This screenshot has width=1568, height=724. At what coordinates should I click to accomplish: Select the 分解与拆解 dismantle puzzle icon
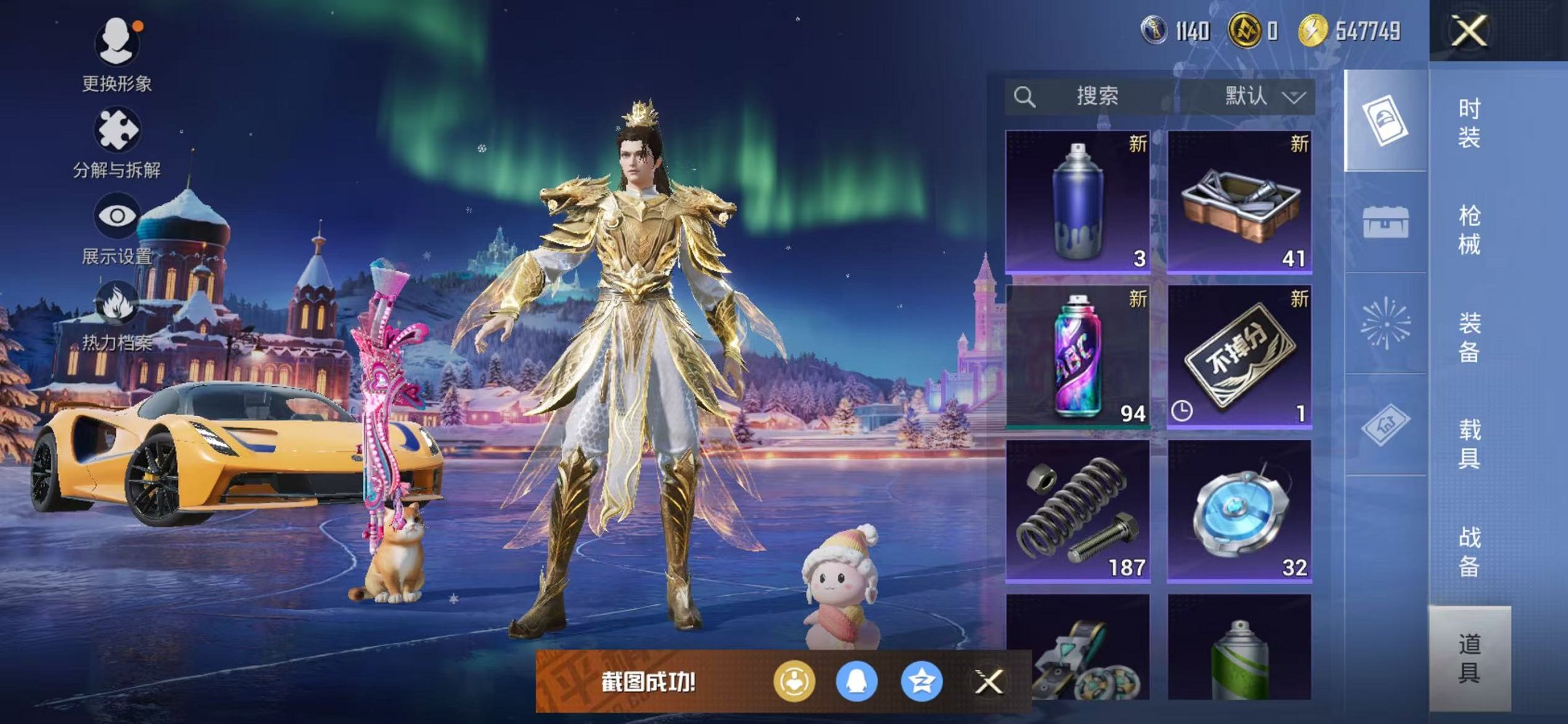(119, 130)
